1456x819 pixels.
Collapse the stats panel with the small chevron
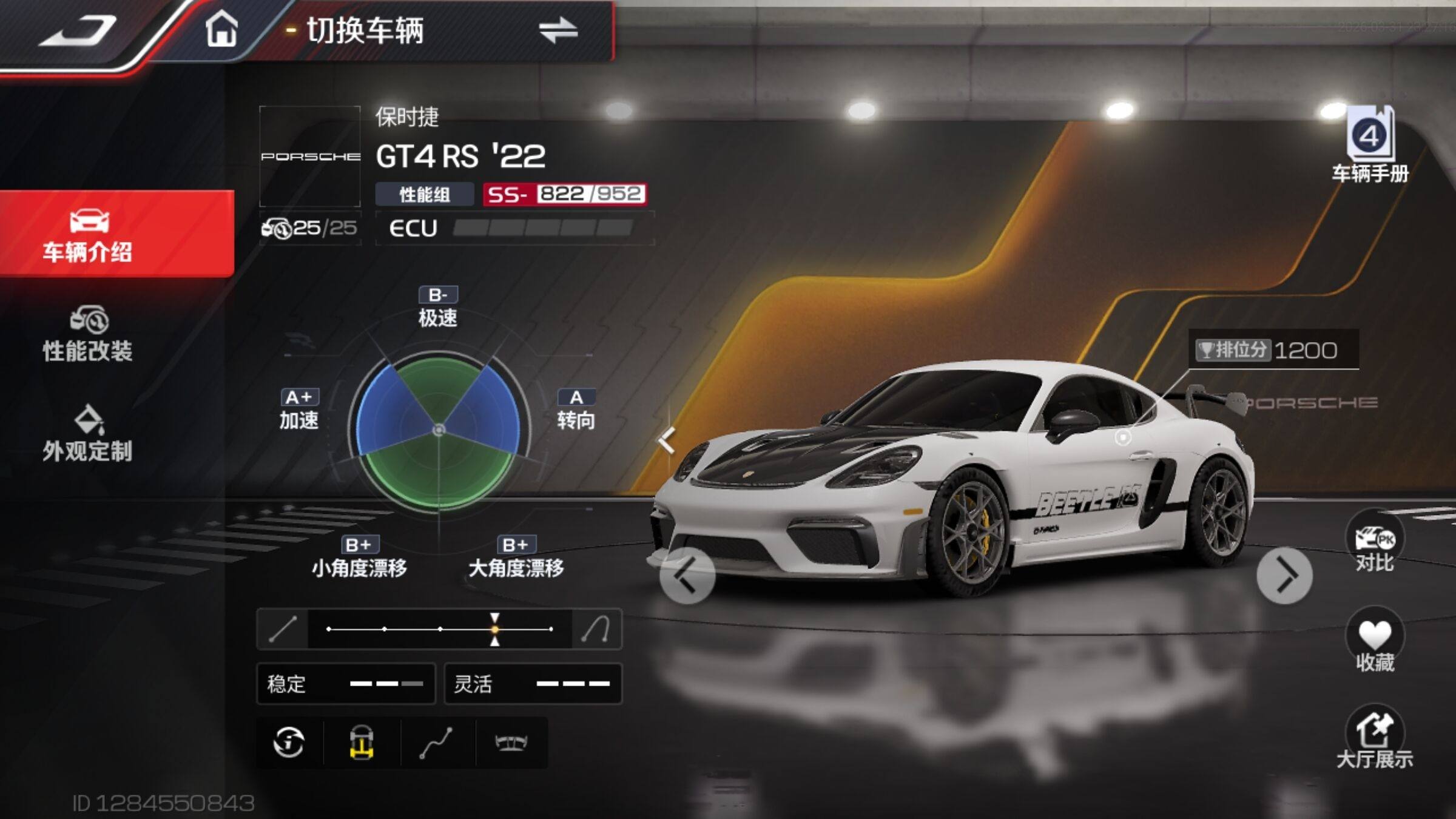coord(667,440)
